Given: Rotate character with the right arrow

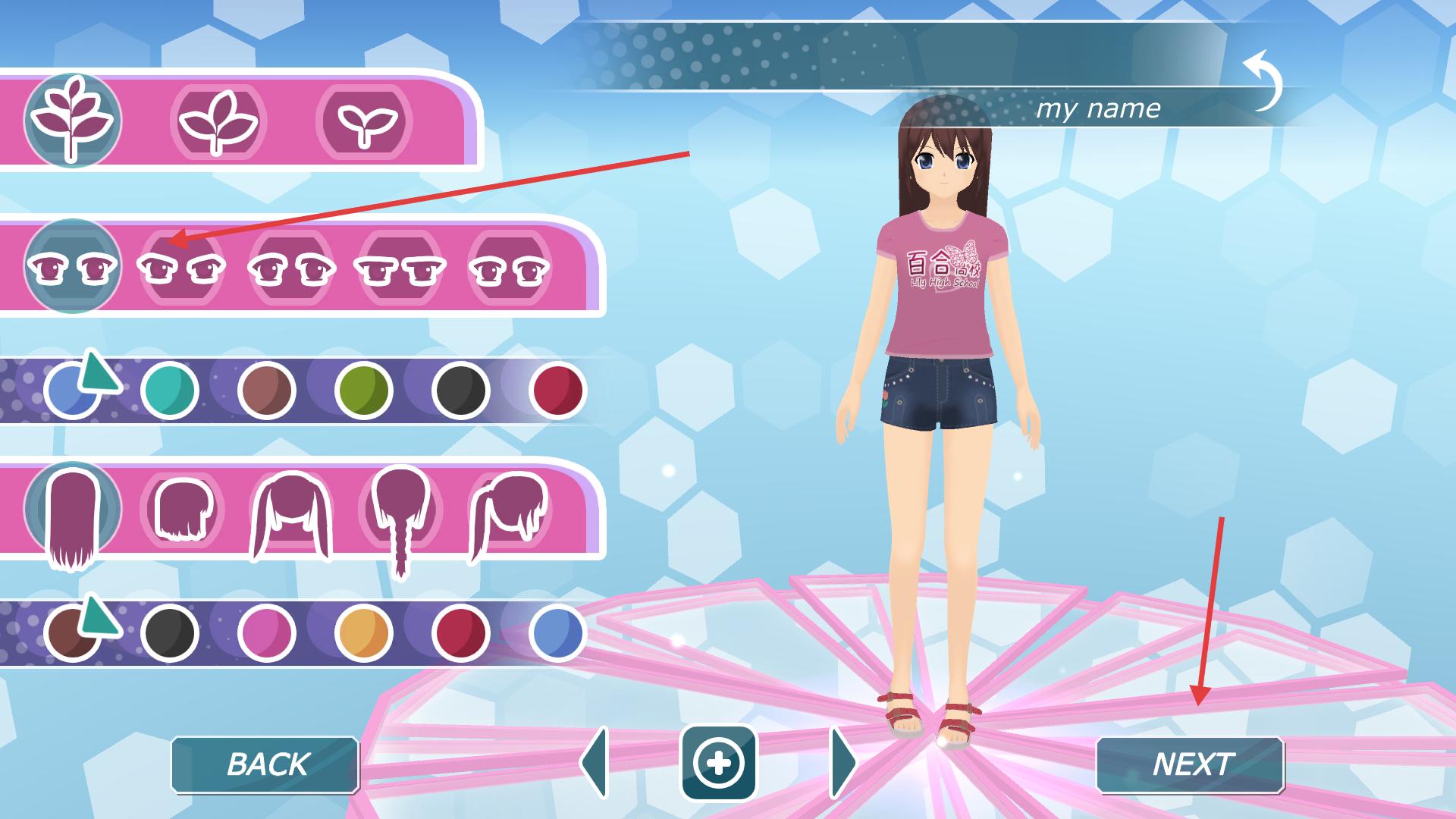Looking at the screenshot, I should 843,763.
